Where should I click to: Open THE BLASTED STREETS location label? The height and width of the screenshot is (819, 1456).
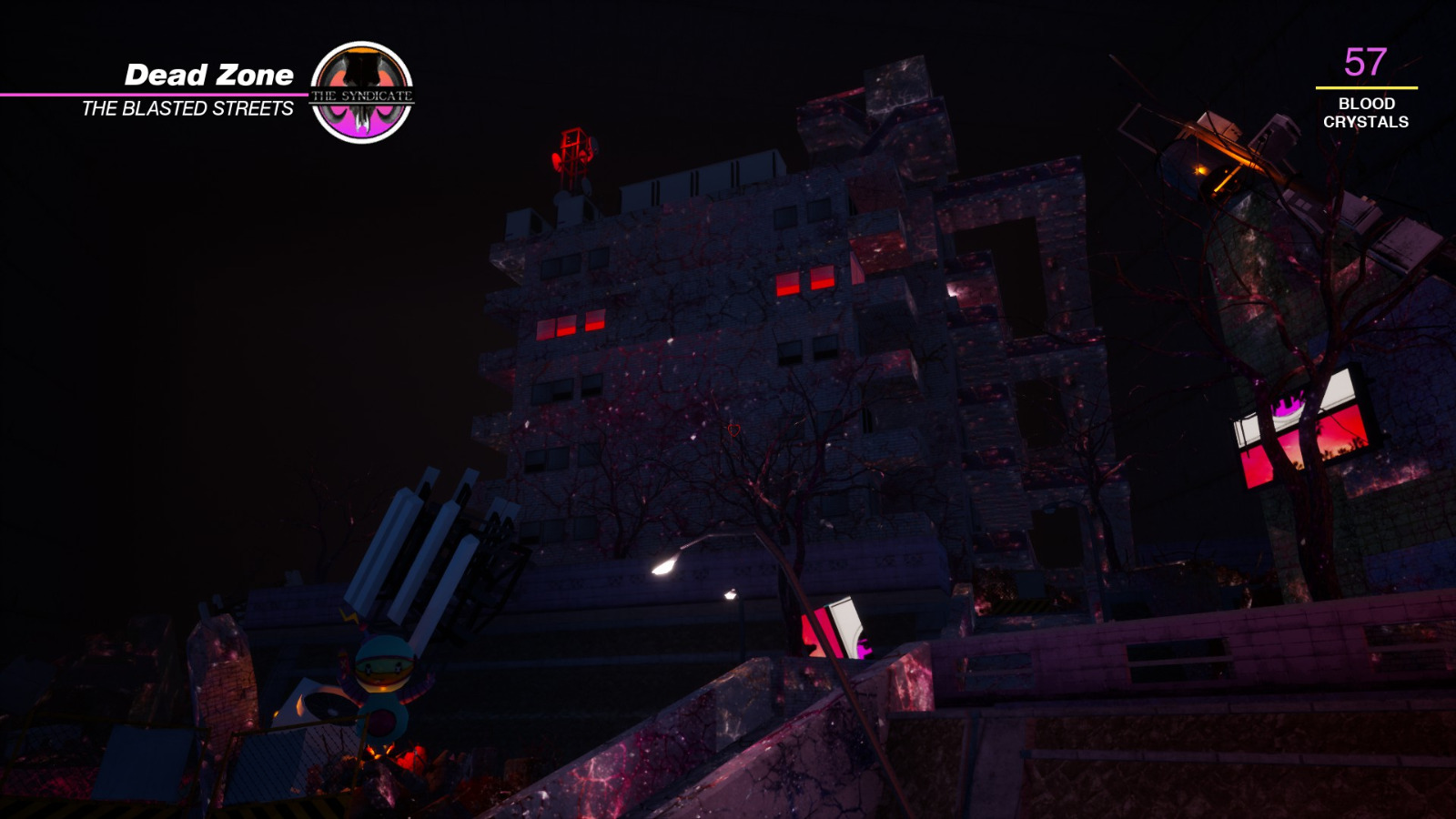coord(187,110)
